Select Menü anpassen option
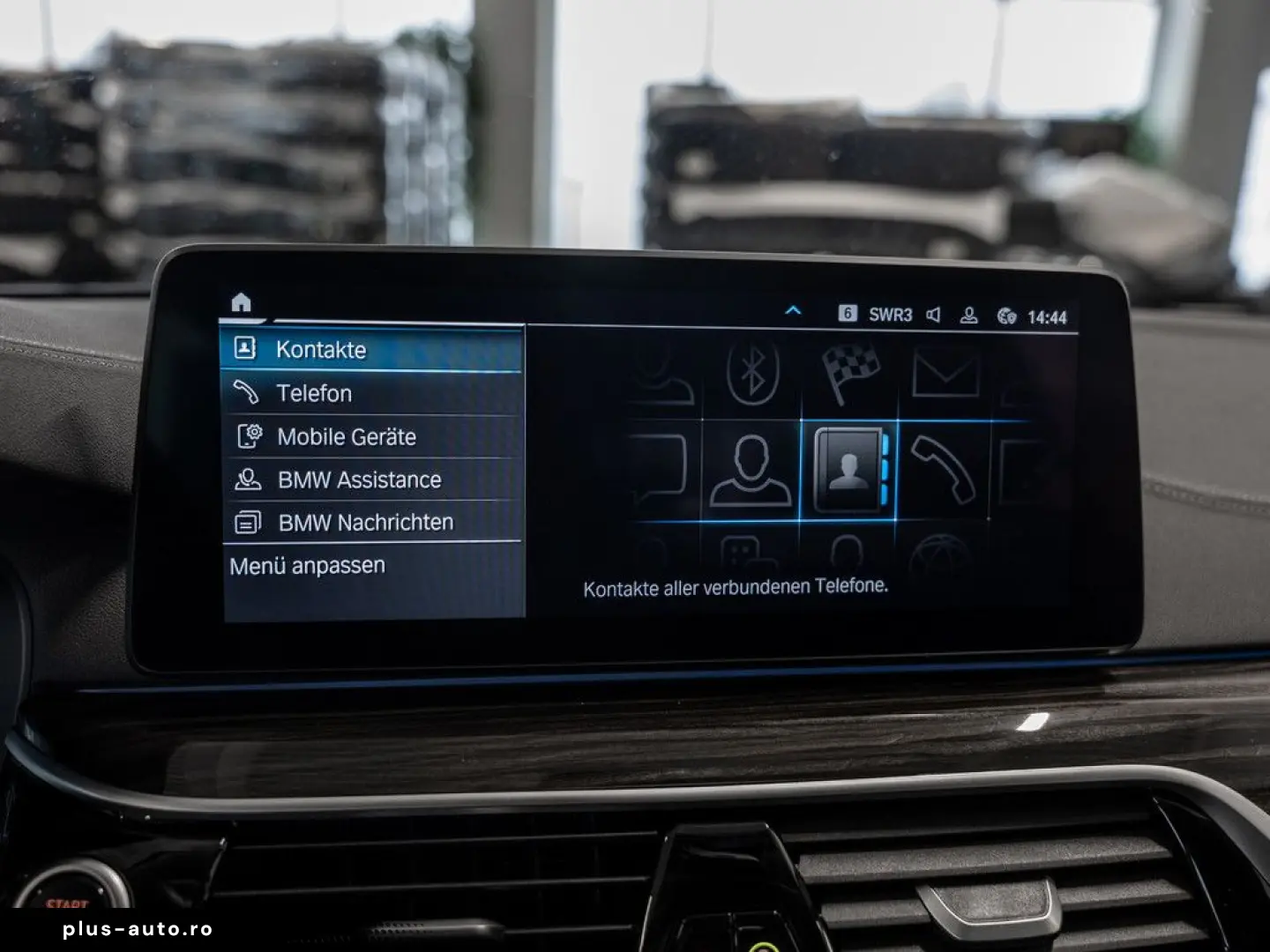Viewport: 1270px width, 952px height. tap(308, 566)
